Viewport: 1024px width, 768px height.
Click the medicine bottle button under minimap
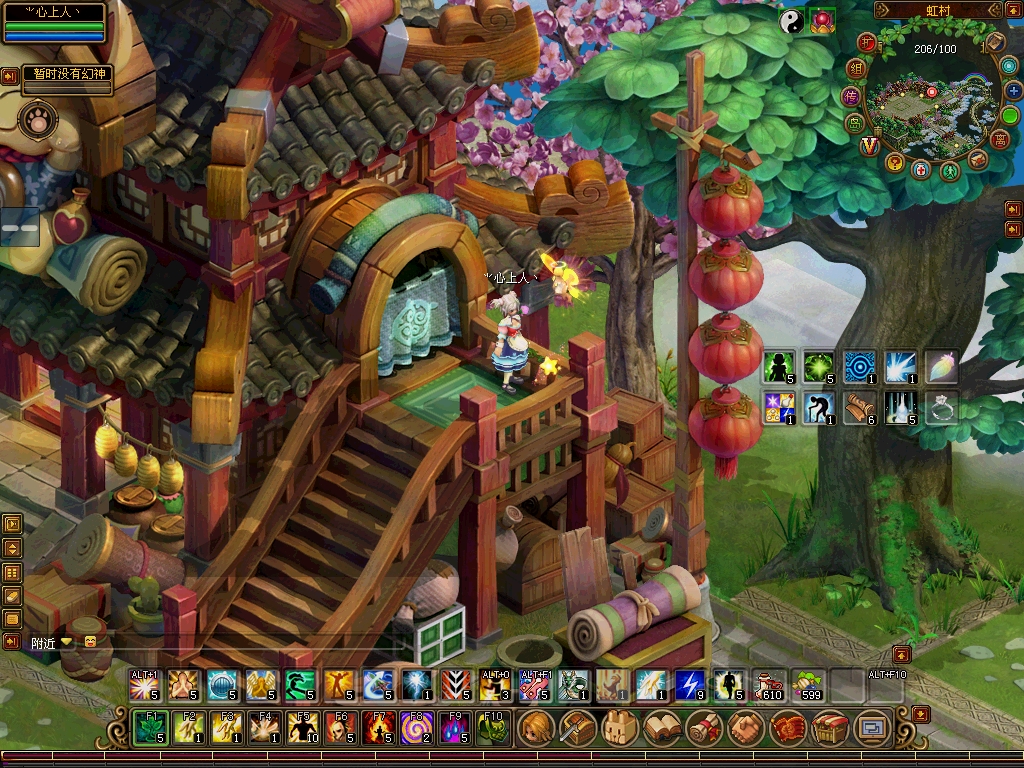pos(921,169)
